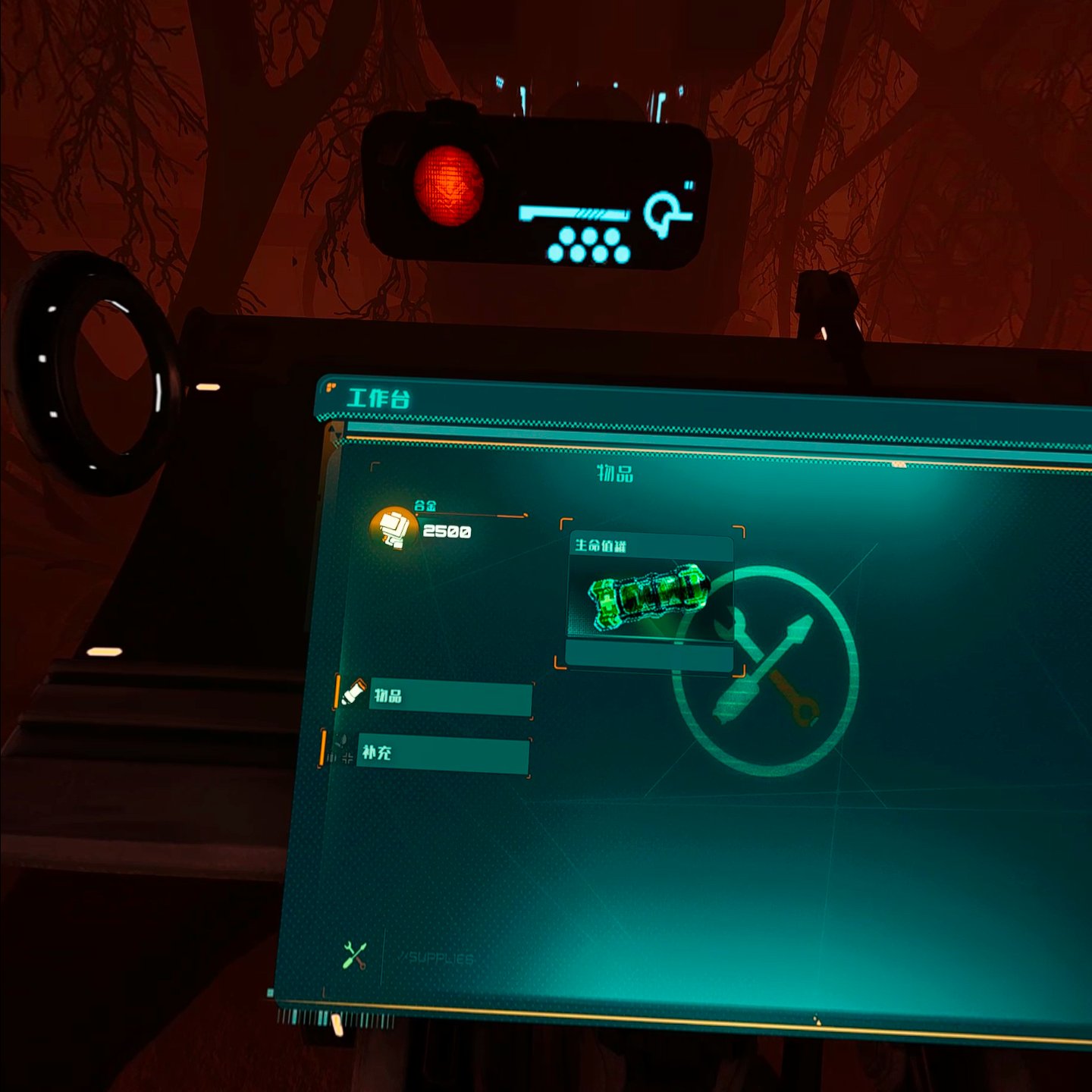This screenshot has width=1092, height=1092.
Task: Switch to the 补充 category
Action: coord(442,754)
